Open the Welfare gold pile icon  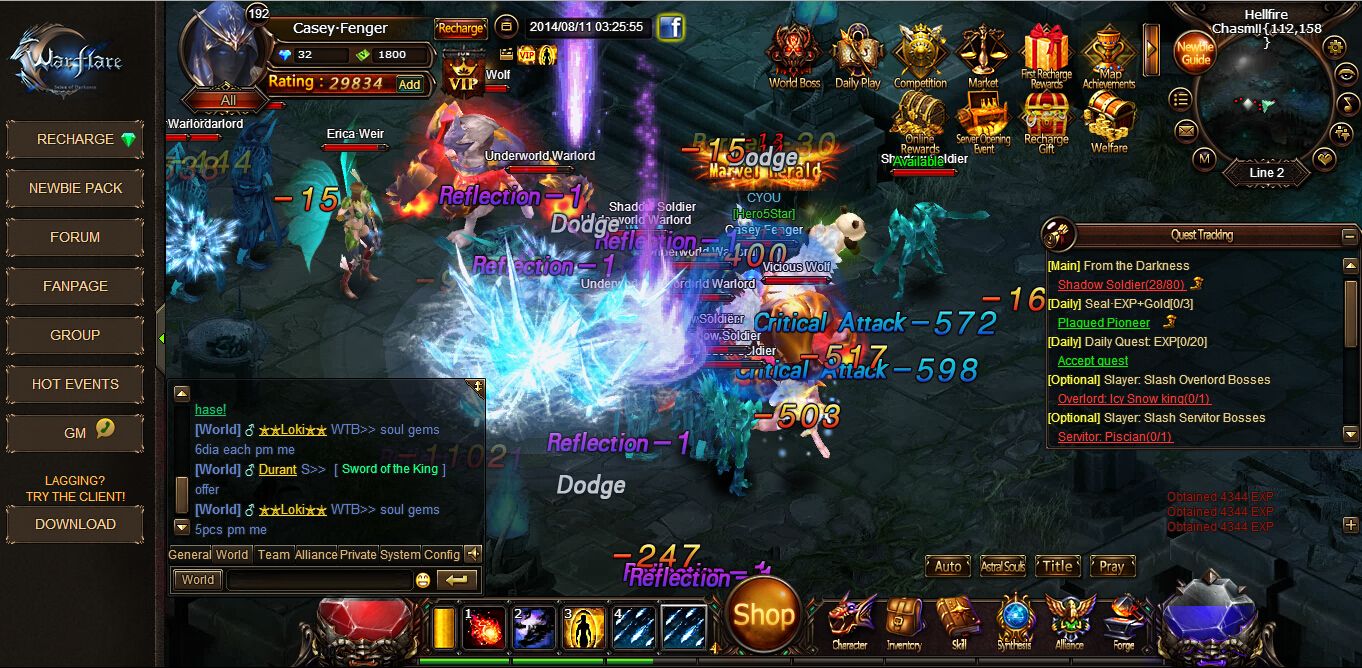(x=1109, y=122)
